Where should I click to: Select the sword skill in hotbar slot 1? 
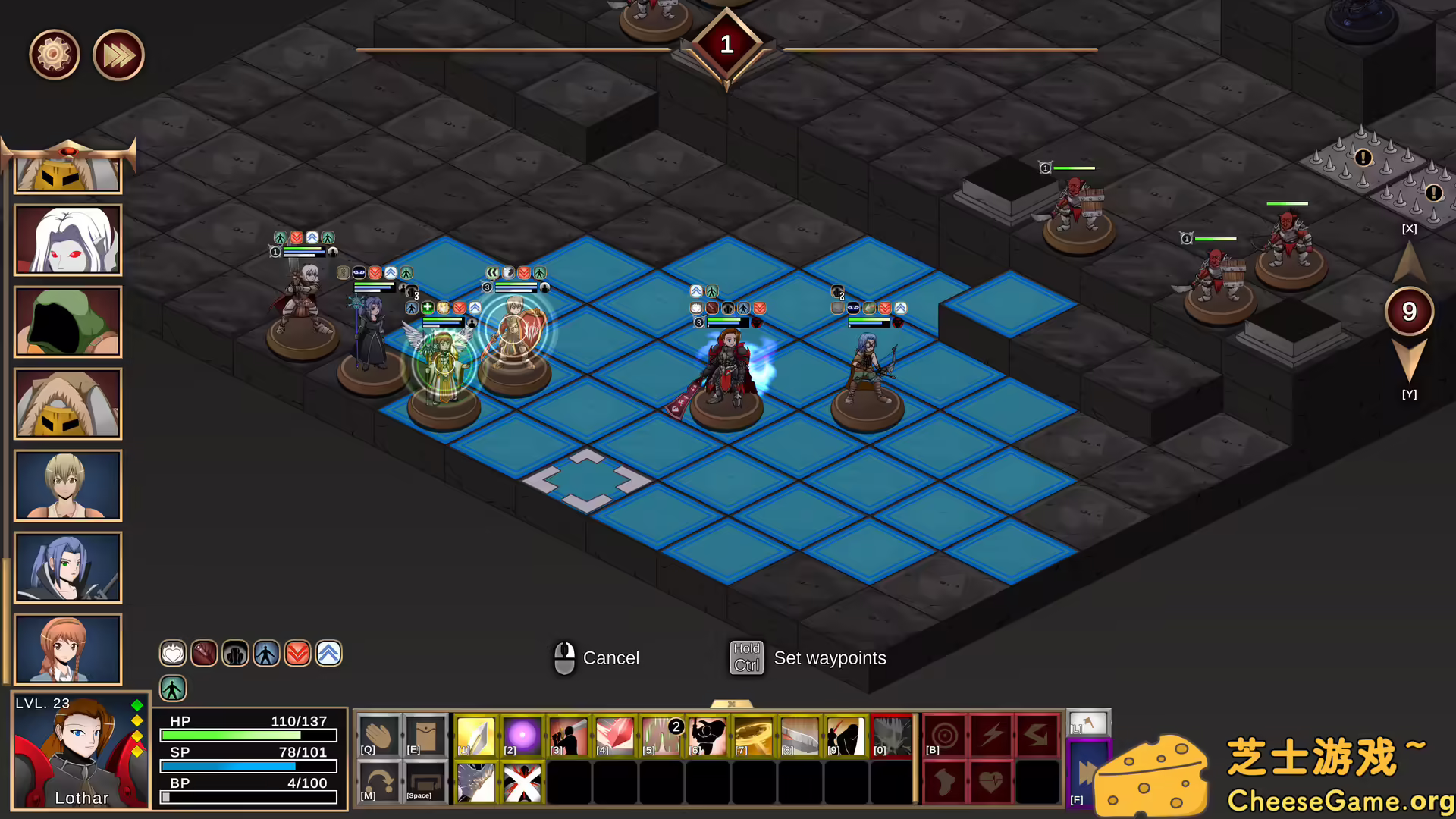pyautogui.click(x=475, y=733)
